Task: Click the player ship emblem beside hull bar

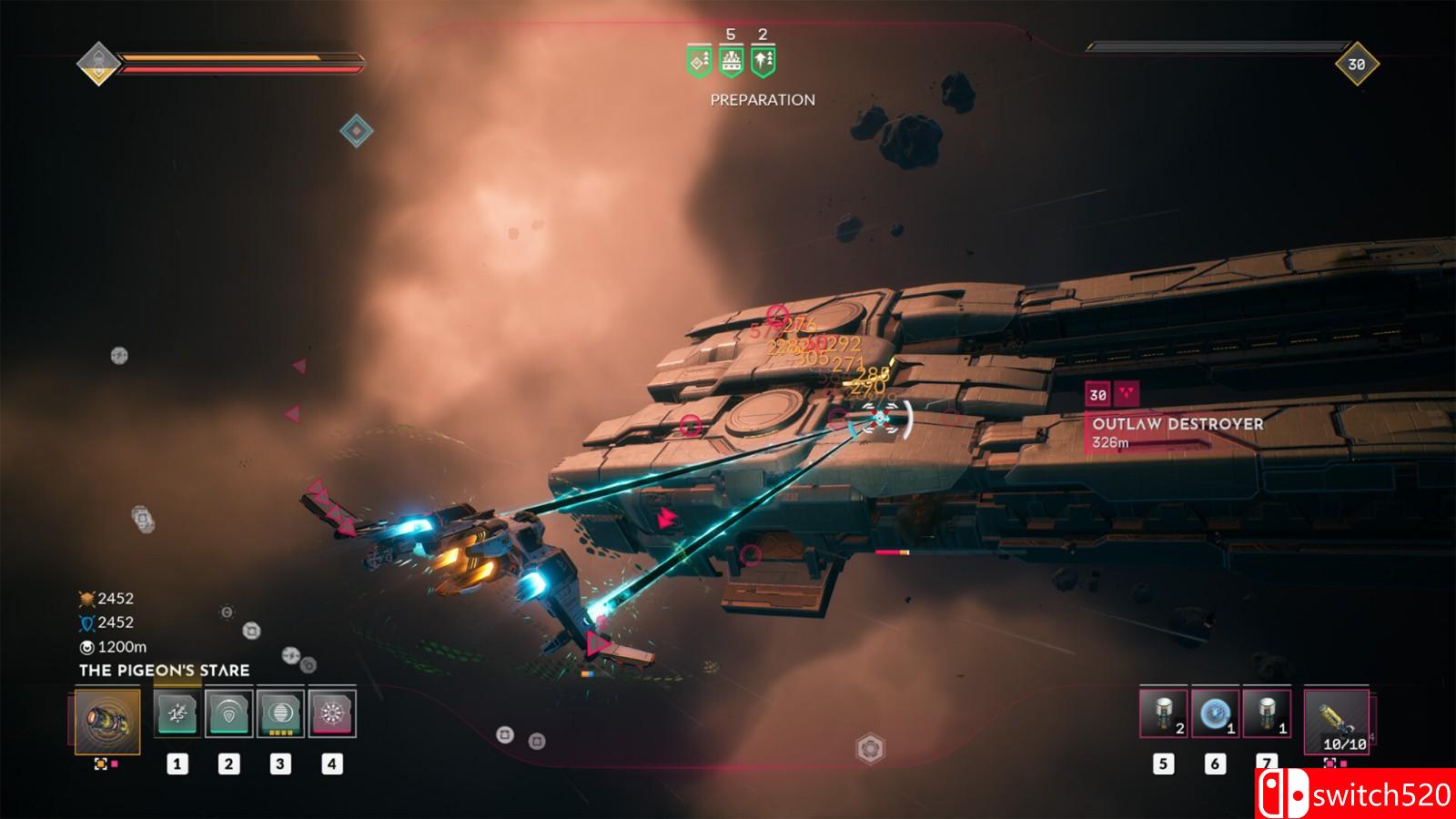Action: 96,63
